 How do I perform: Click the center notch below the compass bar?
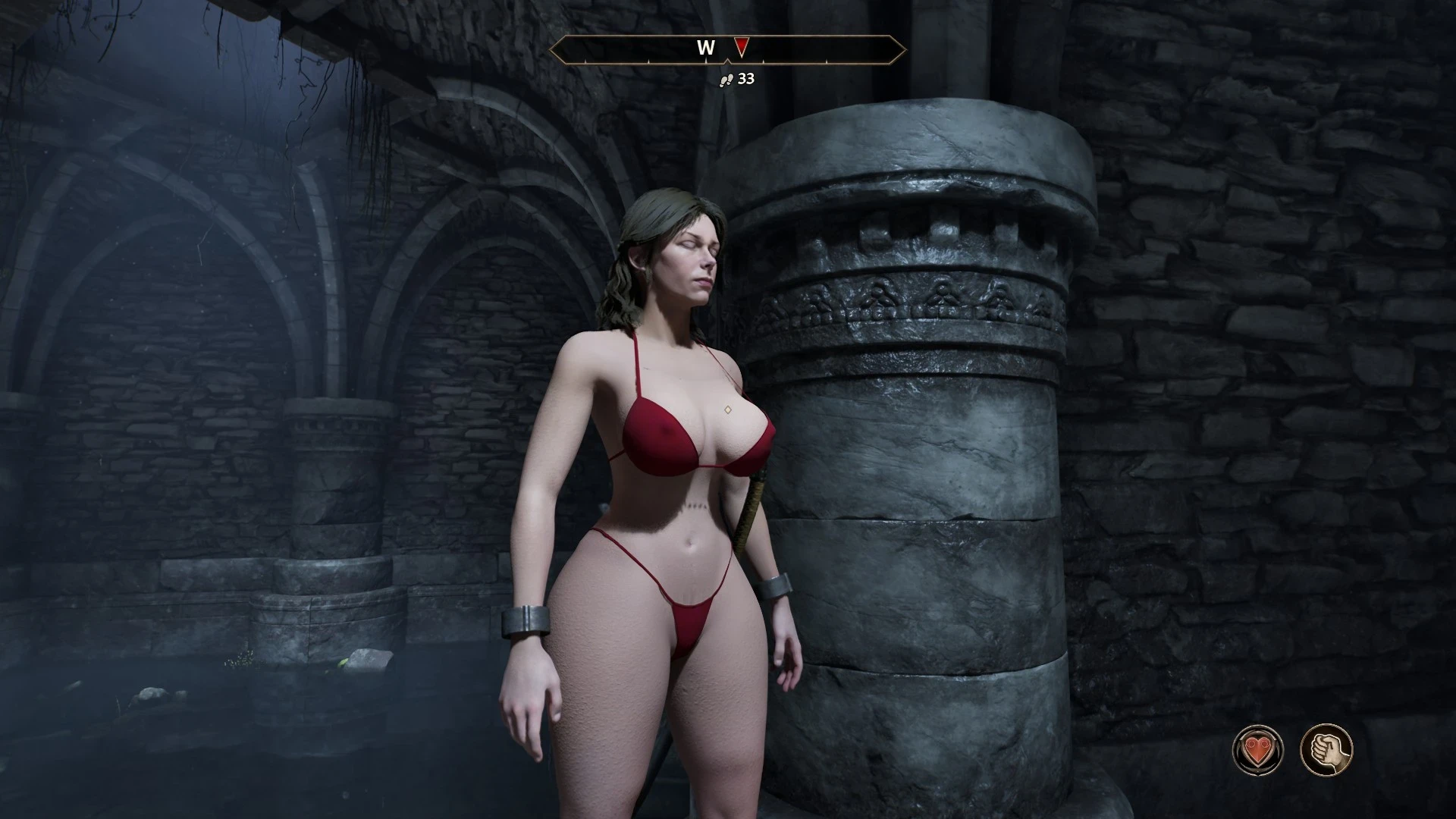(727, 62)
